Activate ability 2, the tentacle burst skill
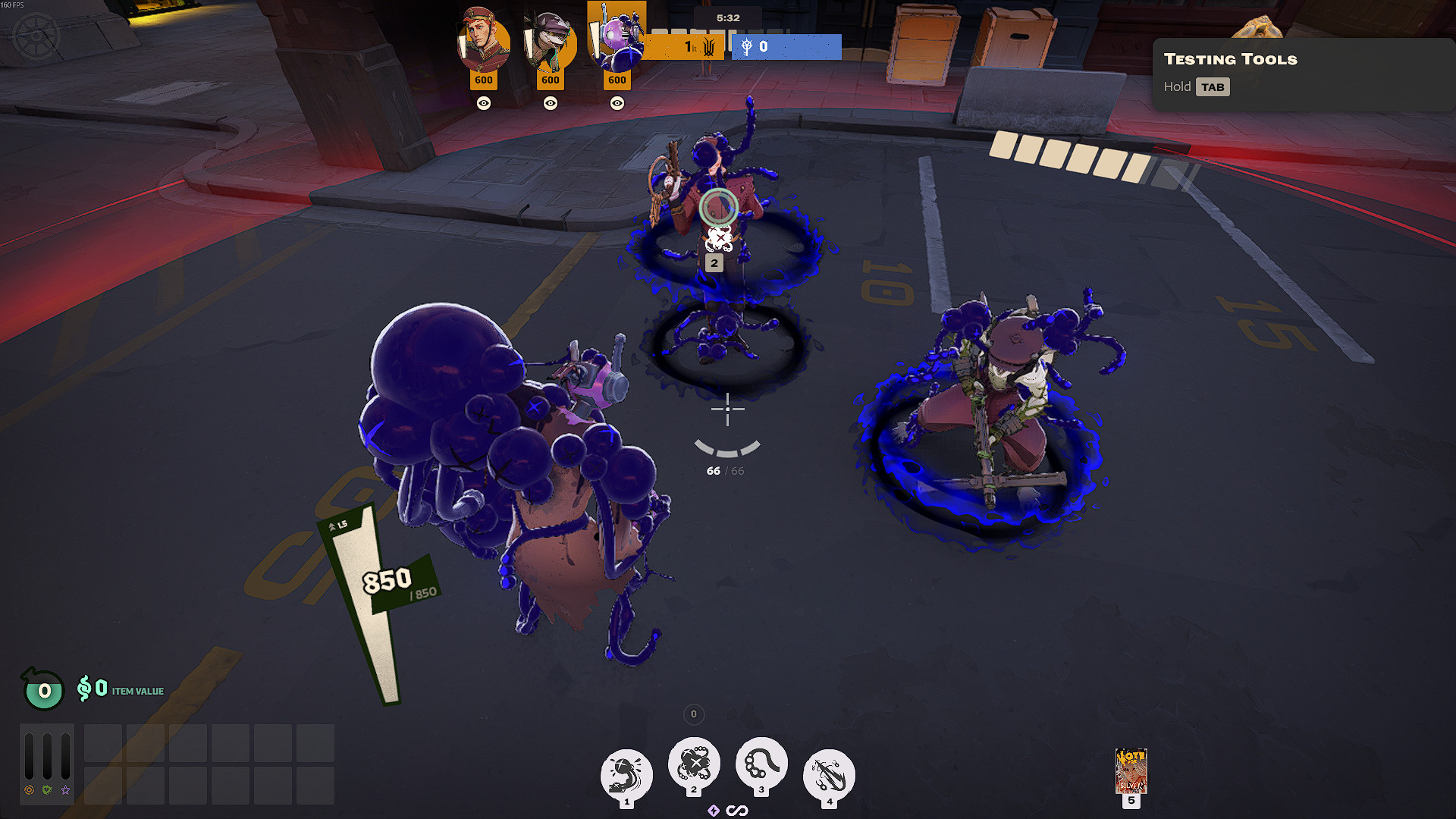Viewport: 1456px width, 819px height. [692, 766]
